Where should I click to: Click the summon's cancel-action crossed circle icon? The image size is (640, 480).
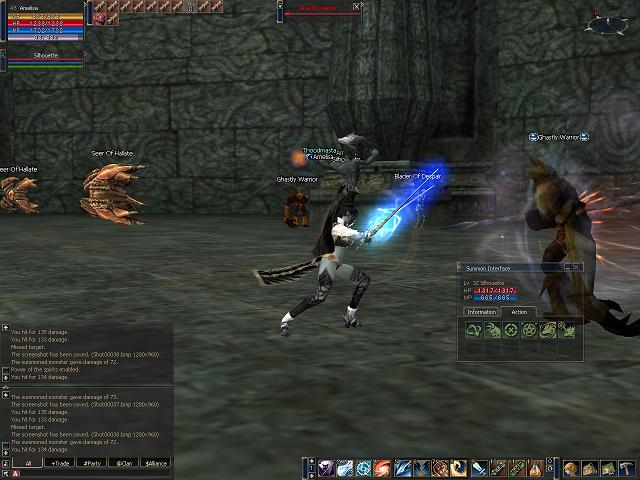[512, 330]
